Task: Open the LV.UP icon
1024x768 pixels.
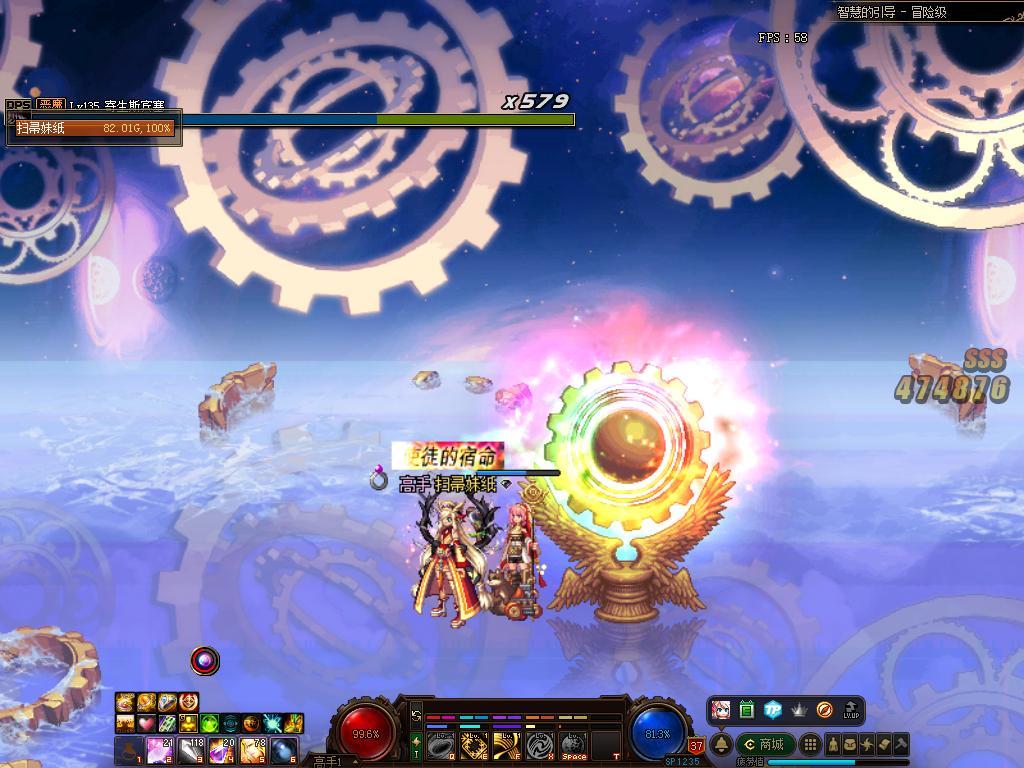Action: tap(851, 710)
